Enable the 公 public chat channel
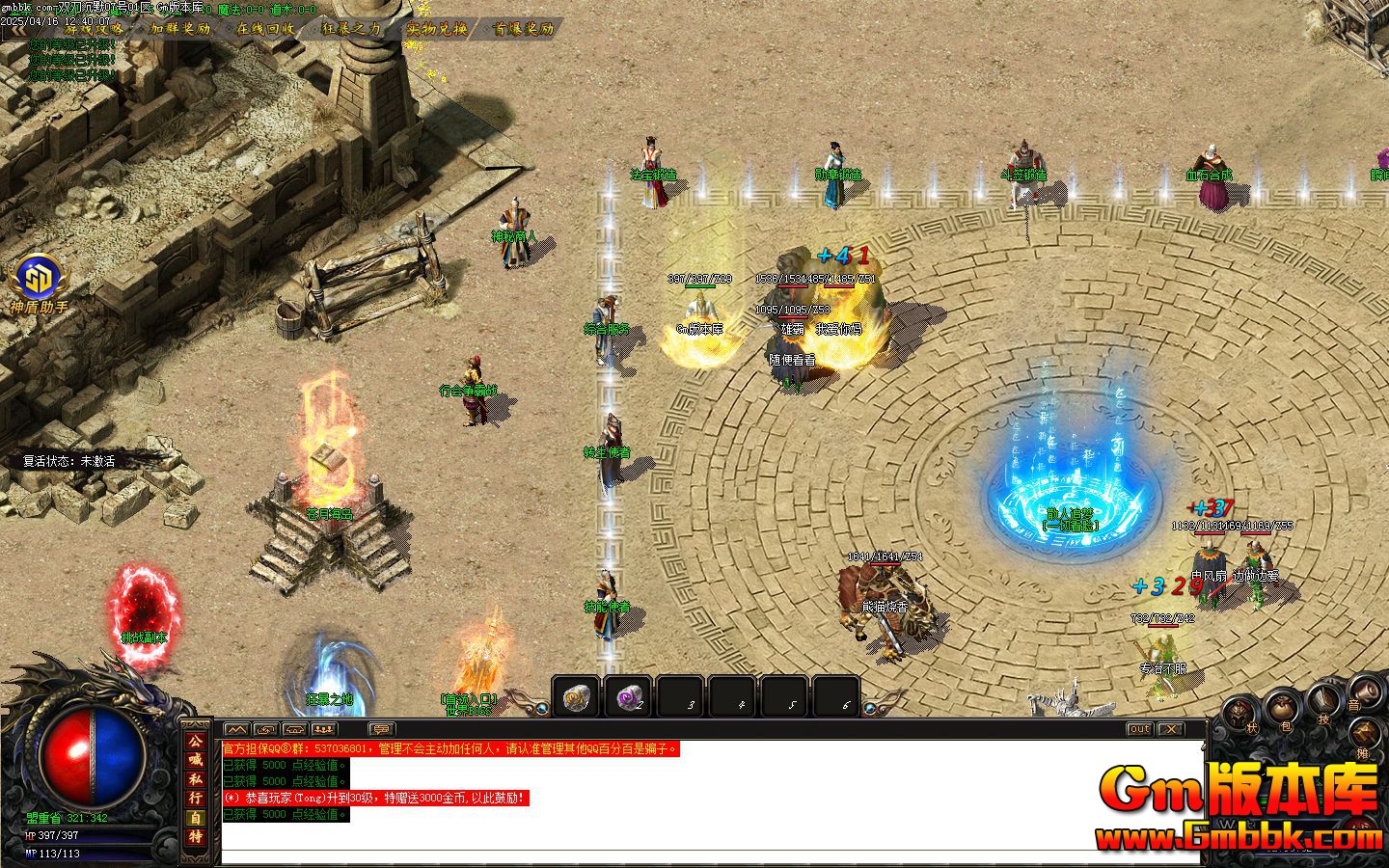Viewport: 1389px width, 868px height. click(x=193, y=743)
